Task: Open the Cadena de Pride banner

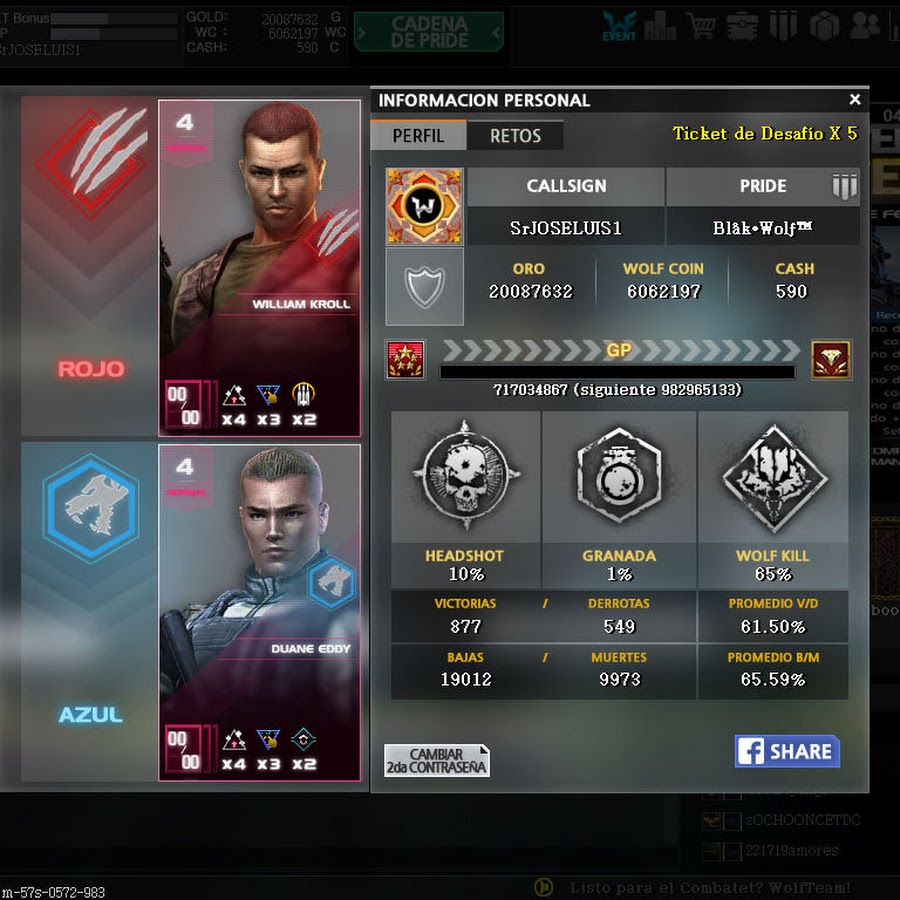Action: point(428,32)
